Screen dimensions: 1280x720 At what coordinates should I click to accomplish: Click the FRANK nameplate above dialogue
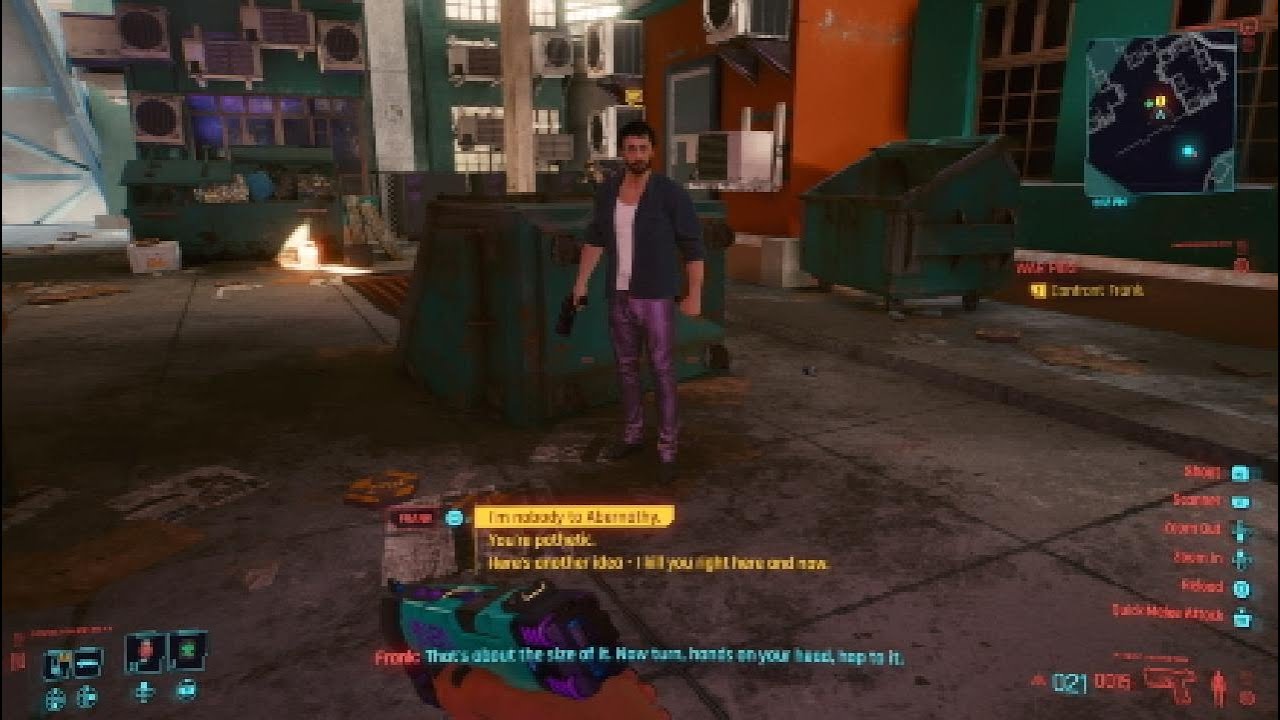coord(416,517)
